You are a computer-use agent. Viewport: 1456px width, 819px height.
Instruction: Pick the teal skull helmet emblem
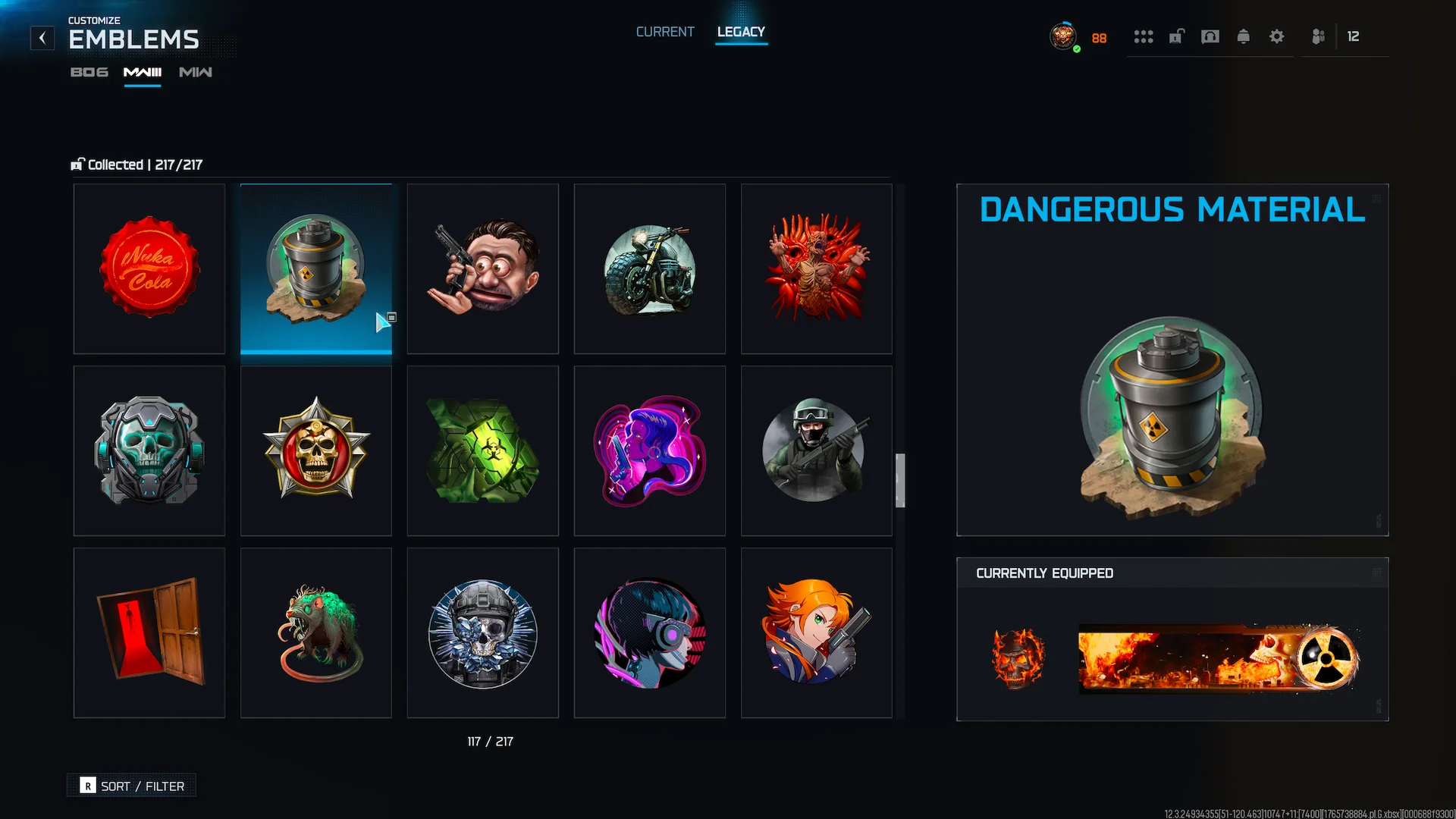pyautogui.click(x=149, y=450)
